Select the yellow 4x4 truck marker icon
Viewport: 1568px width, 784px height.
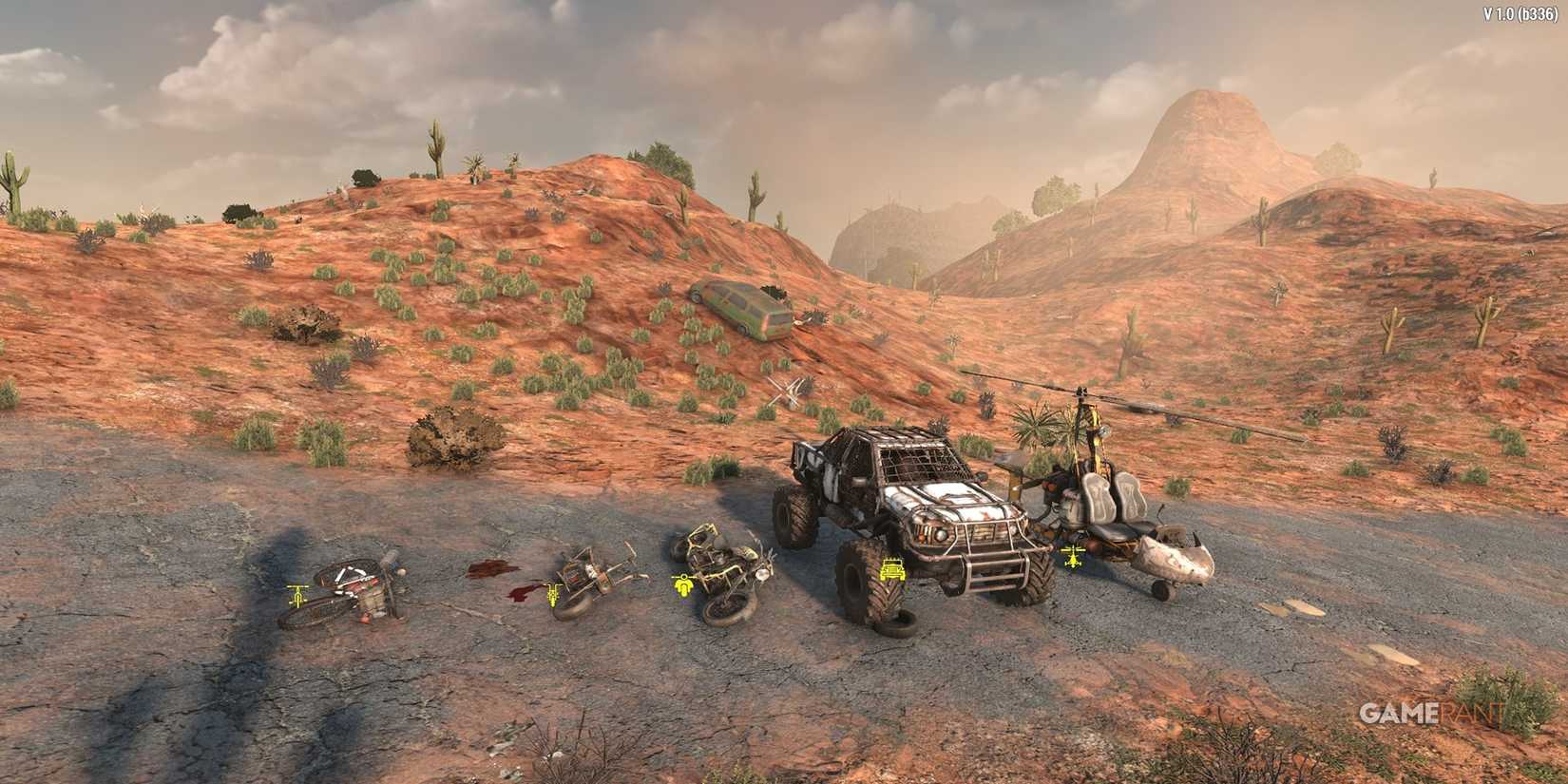point(893,568)
